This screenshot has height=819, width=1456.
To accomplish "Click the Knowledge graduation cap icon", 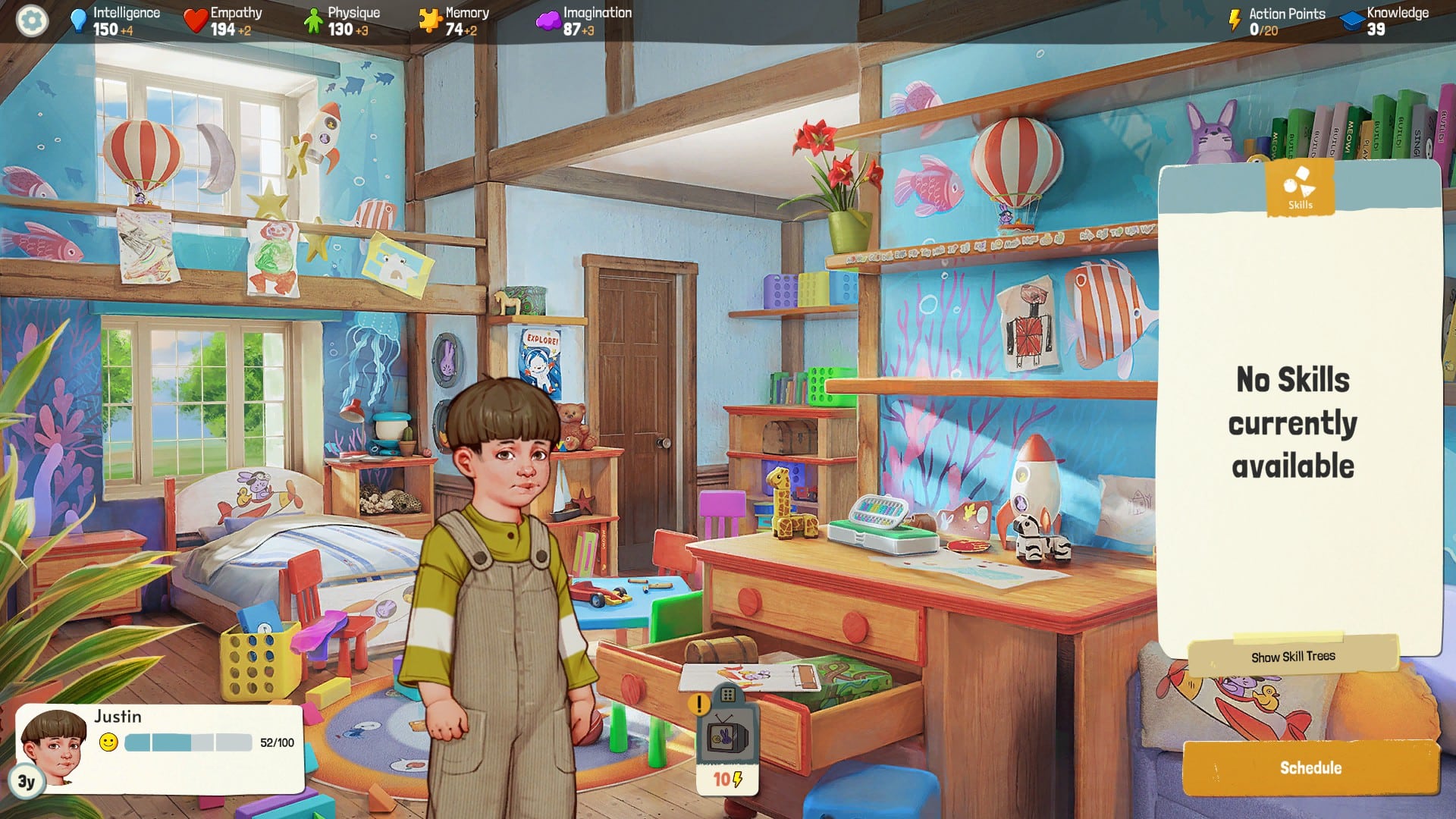I will click(x=1351, y=20).
